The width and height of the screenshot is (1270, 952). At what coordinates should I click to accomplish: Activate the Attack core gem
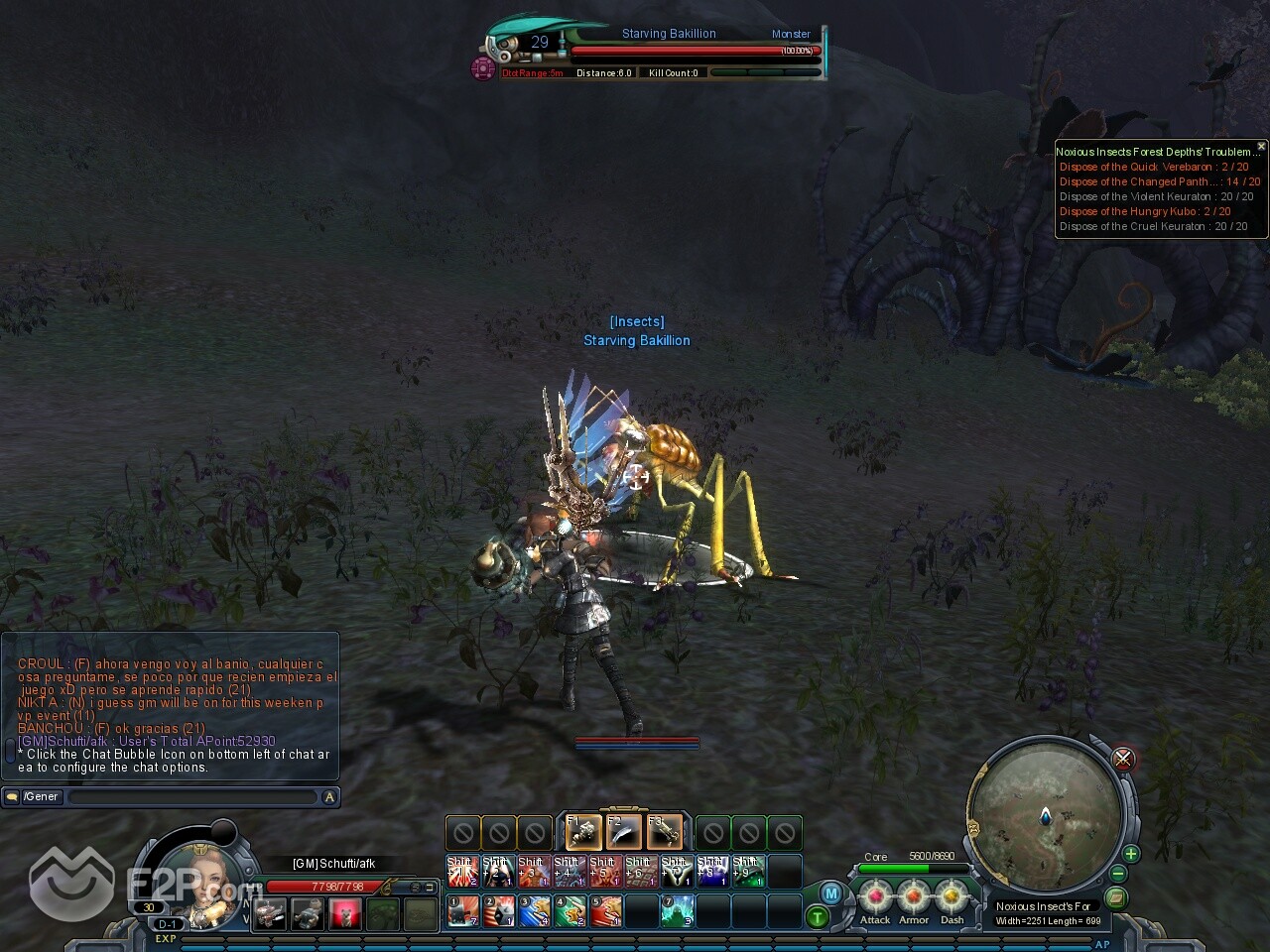[875, 897]
